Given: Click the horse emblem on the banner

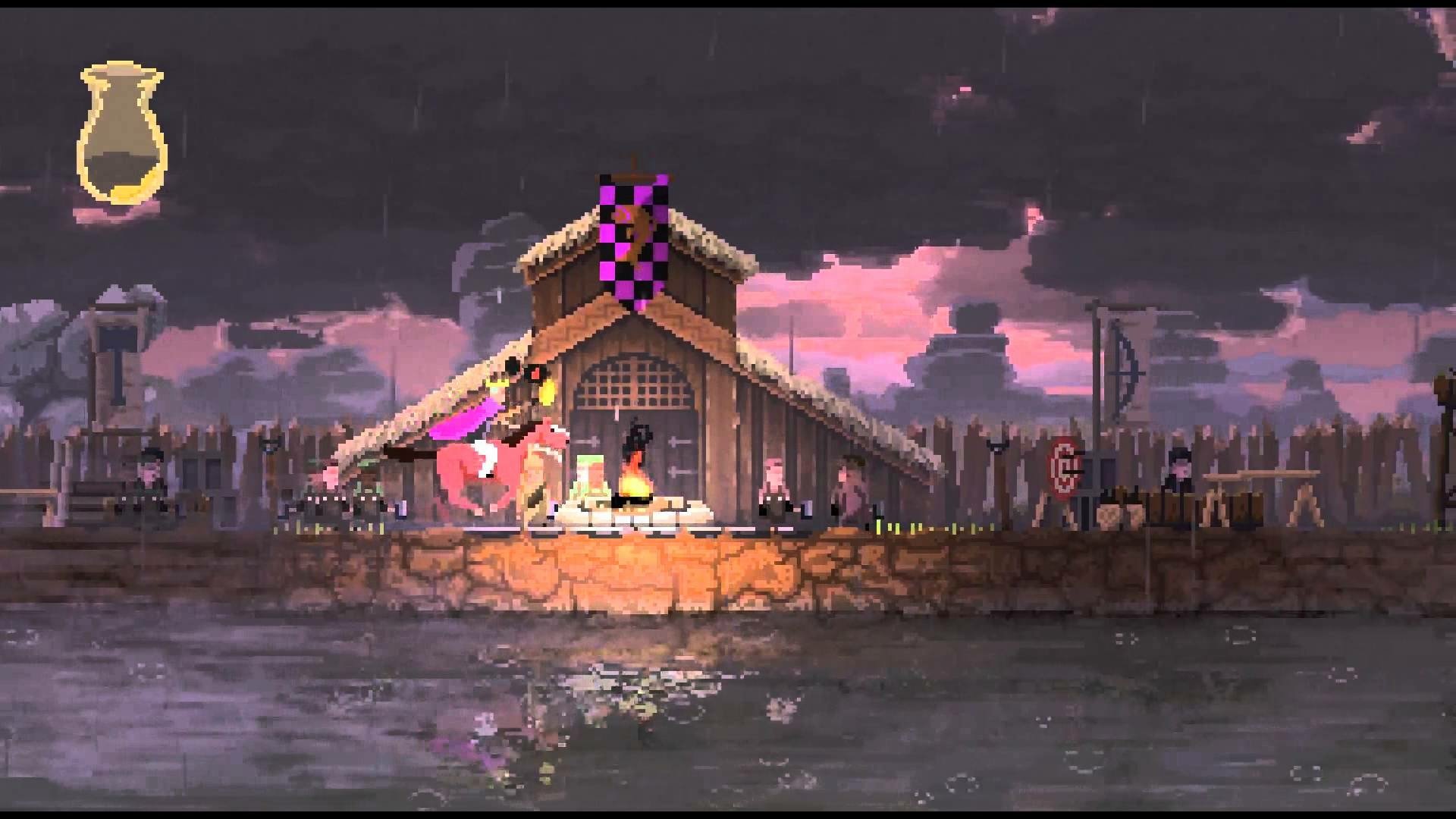Looking at the screenshot, I should (635, 227).
